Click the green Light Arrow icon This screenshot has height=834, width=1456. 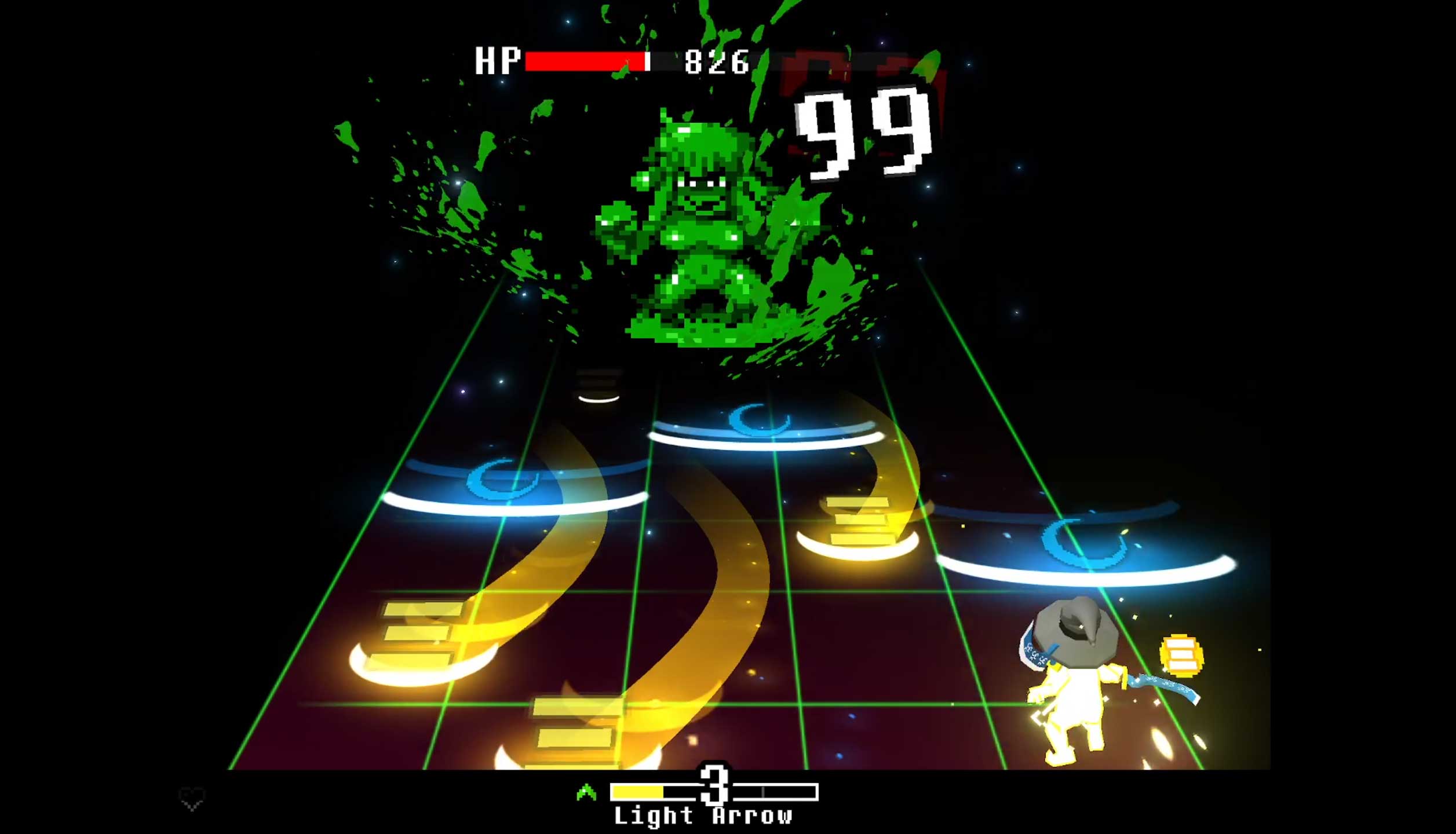586,792
